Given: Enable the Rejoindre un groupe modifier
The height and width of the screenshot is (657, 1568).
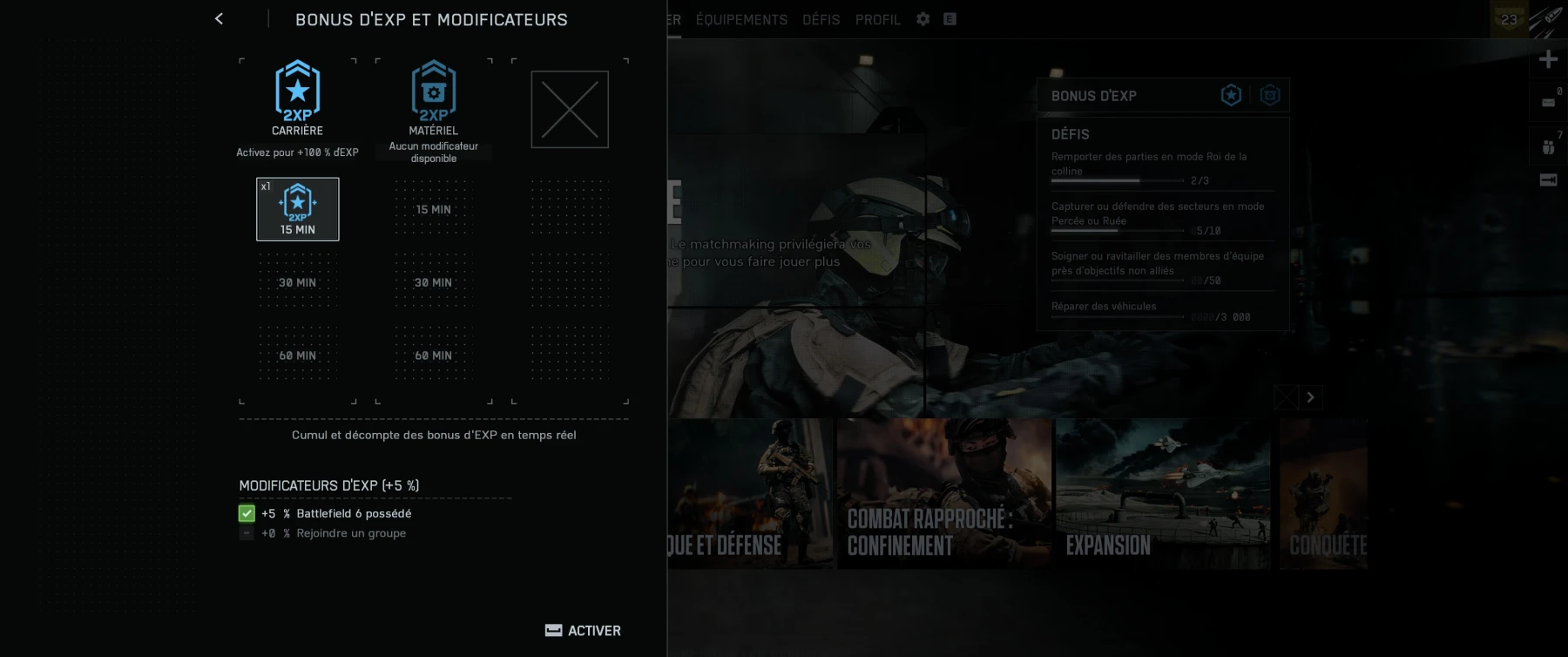Looking at the screenshot, I should tap(246, 532).
